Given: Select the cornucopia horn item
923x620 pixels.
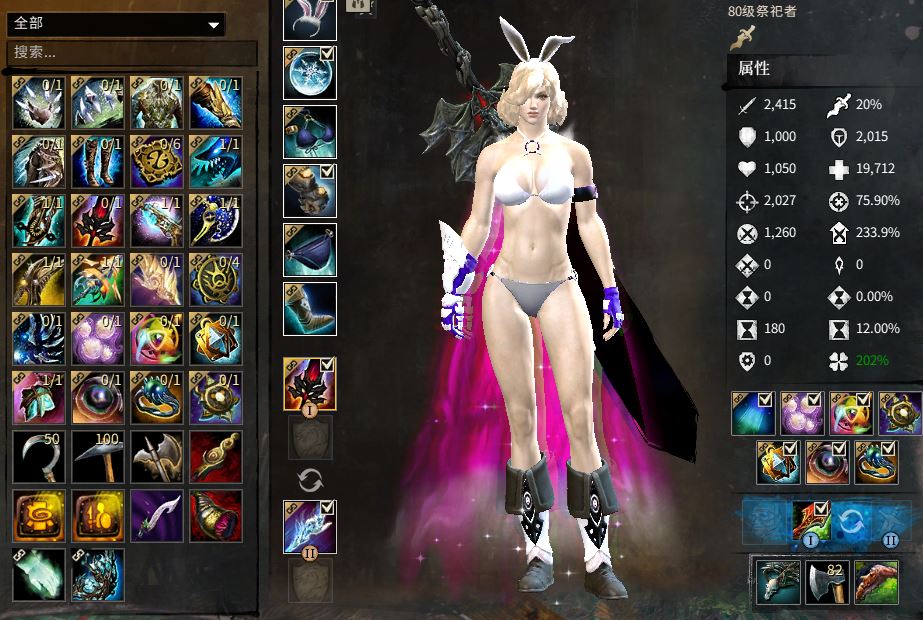Looking at the screenshot, I should click(216, 516).
